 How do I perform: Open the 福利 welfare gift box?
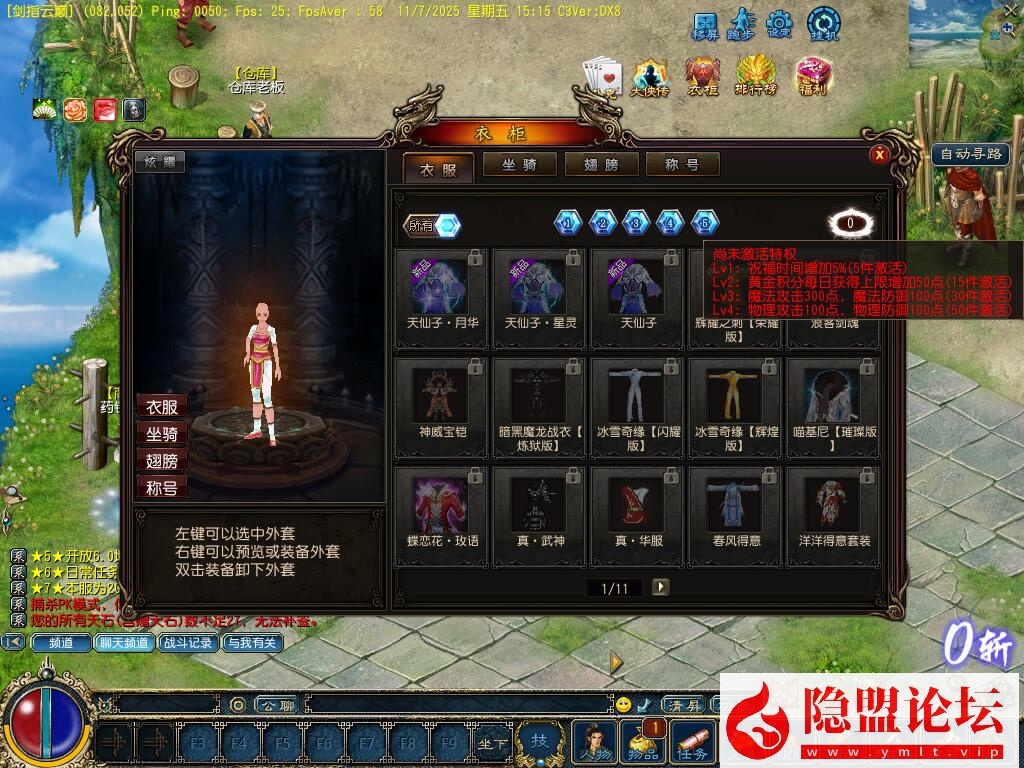(x=813, y=75)
